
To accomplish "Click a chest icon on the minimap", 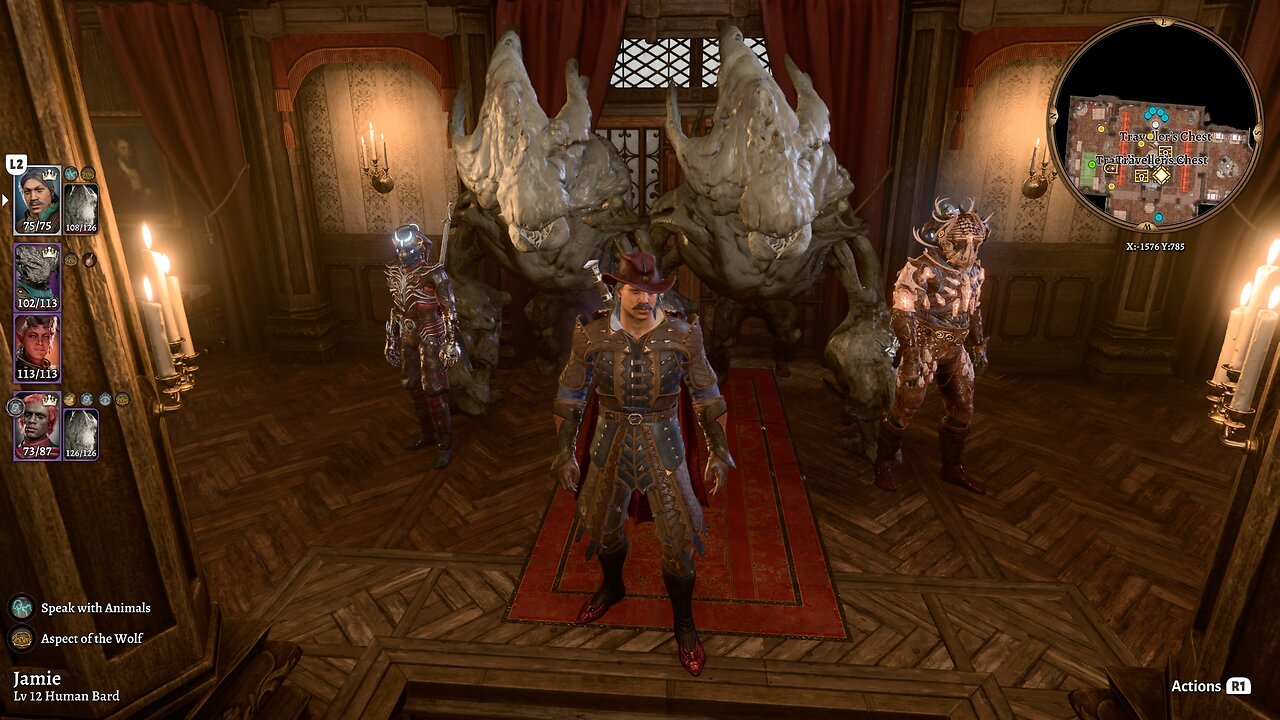I will click(1164, 152).
